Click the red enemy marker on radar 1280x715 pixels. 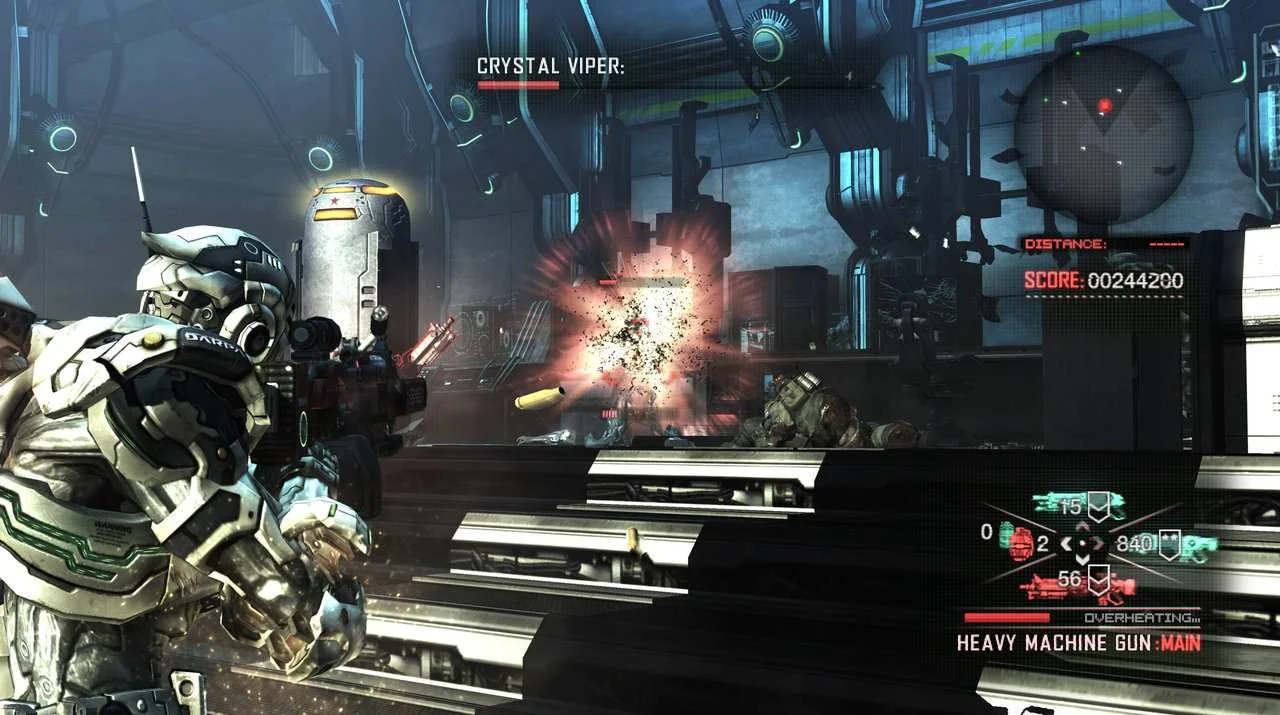(1105, 105)
